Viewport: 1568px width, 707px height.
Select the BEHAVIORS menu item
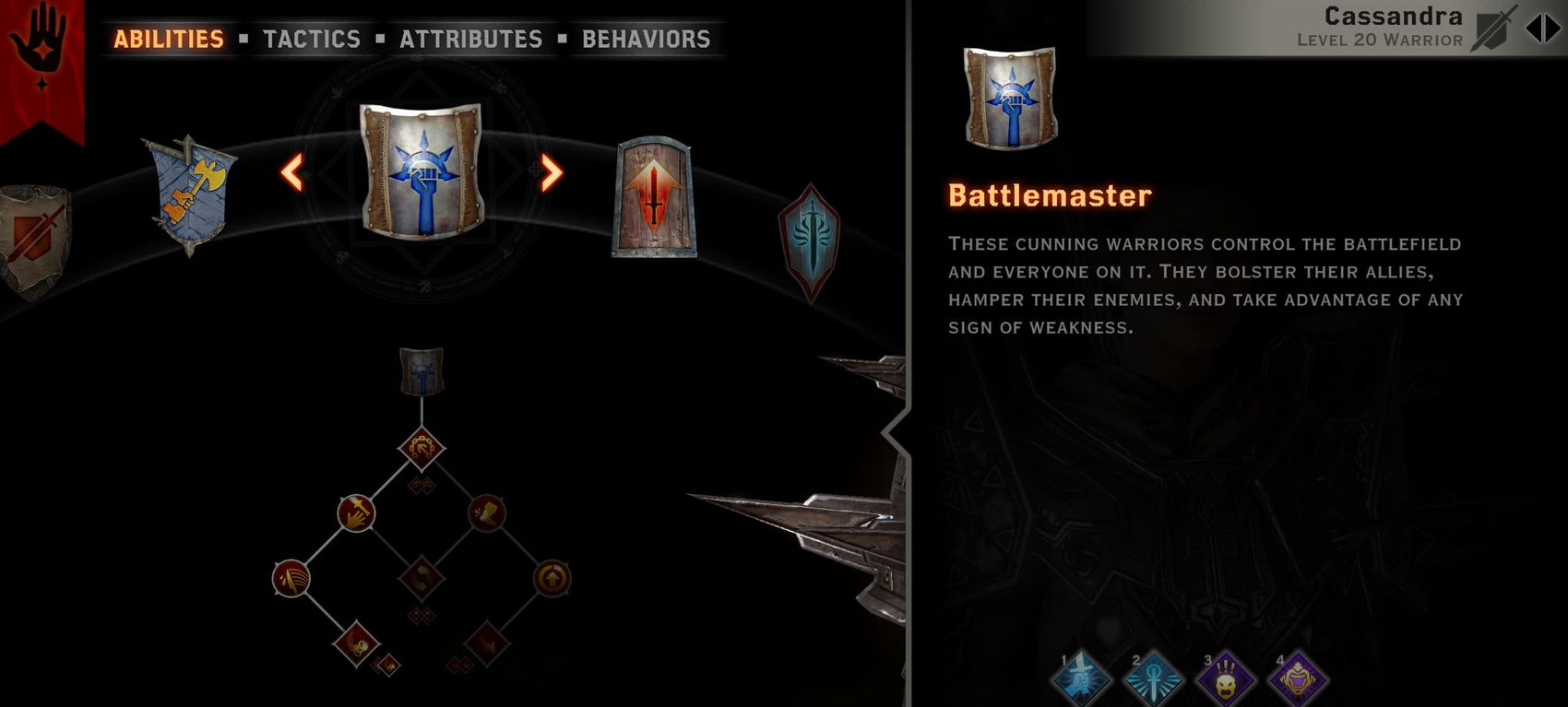point(646,39)
